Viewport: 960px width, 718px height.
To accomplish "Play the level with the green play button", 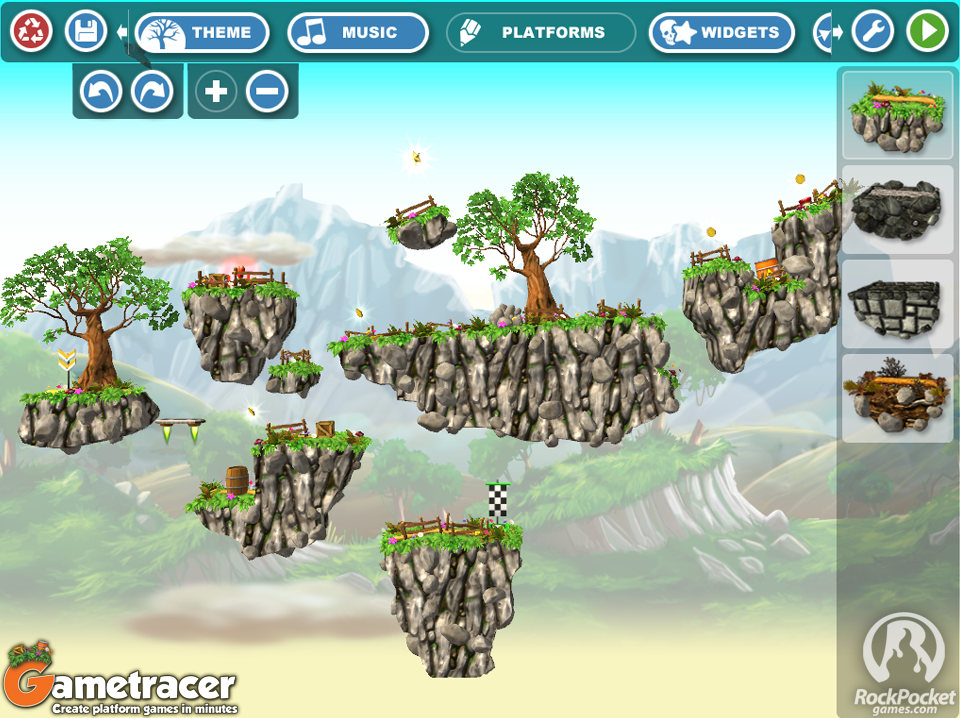I will 928,32.
